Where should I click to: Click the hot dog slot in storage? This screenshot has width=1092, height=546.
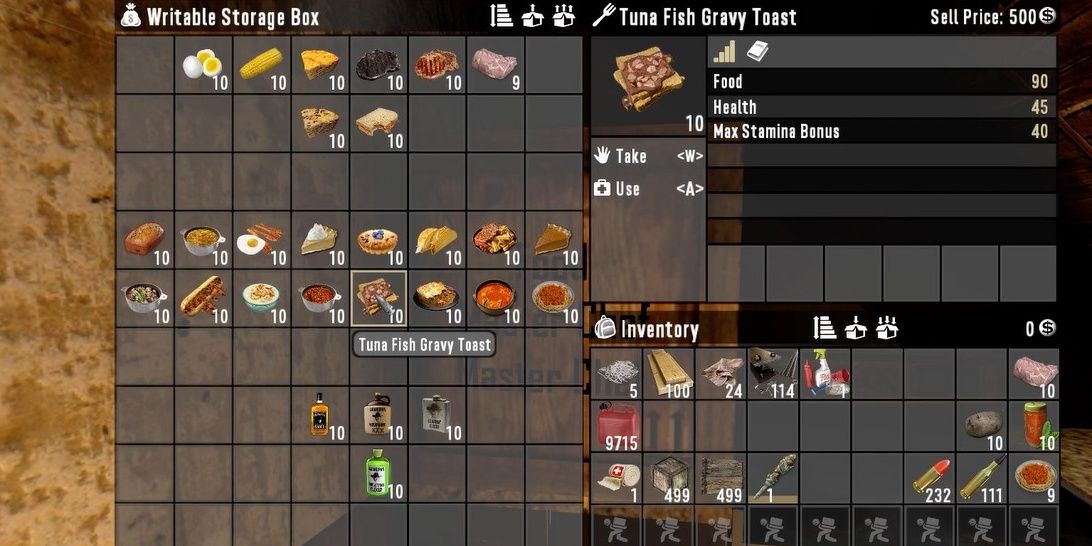pyautogui.click(x=203, y=299)
